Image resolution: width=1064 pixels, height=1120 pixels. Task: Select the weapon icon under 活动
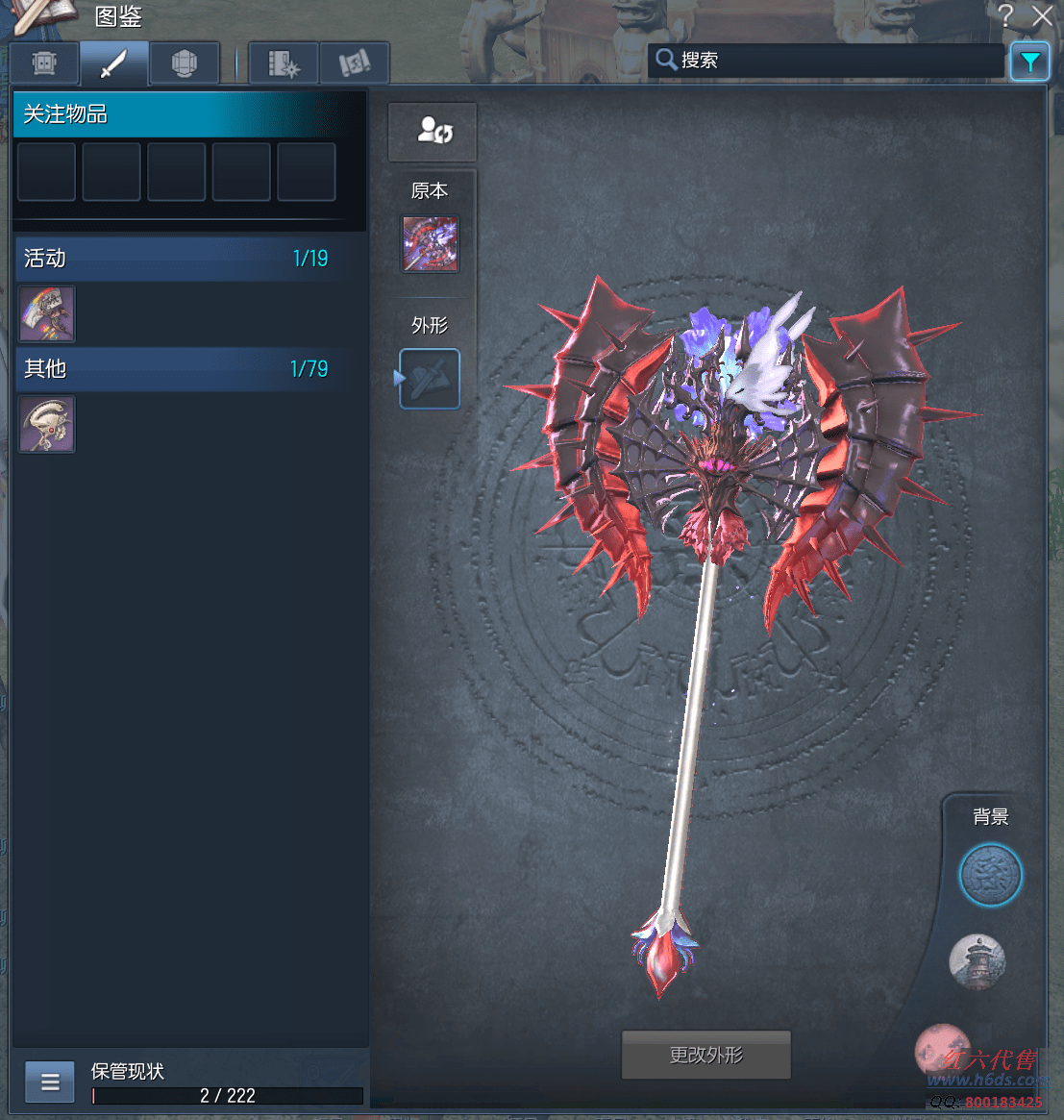point(47,313)
